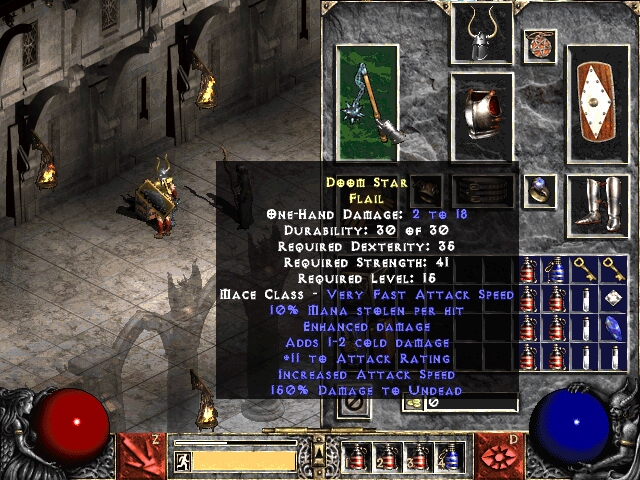The image size is (640, 480).
Task: Select the white diamond gem
Action: coord(613,297)
